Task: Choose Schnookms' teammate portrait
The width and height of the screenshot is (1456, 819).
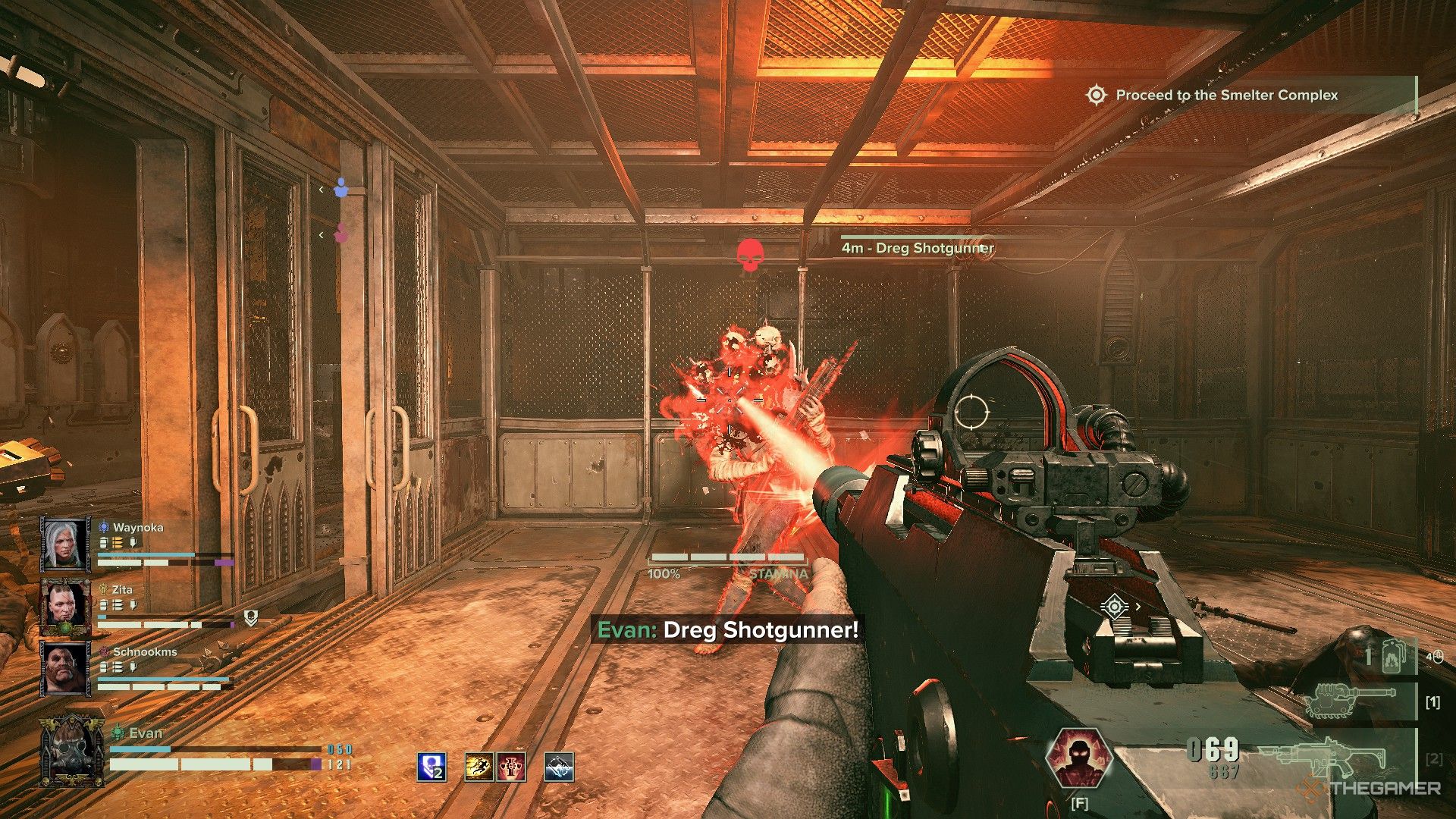Action: (x=66, y=669)
